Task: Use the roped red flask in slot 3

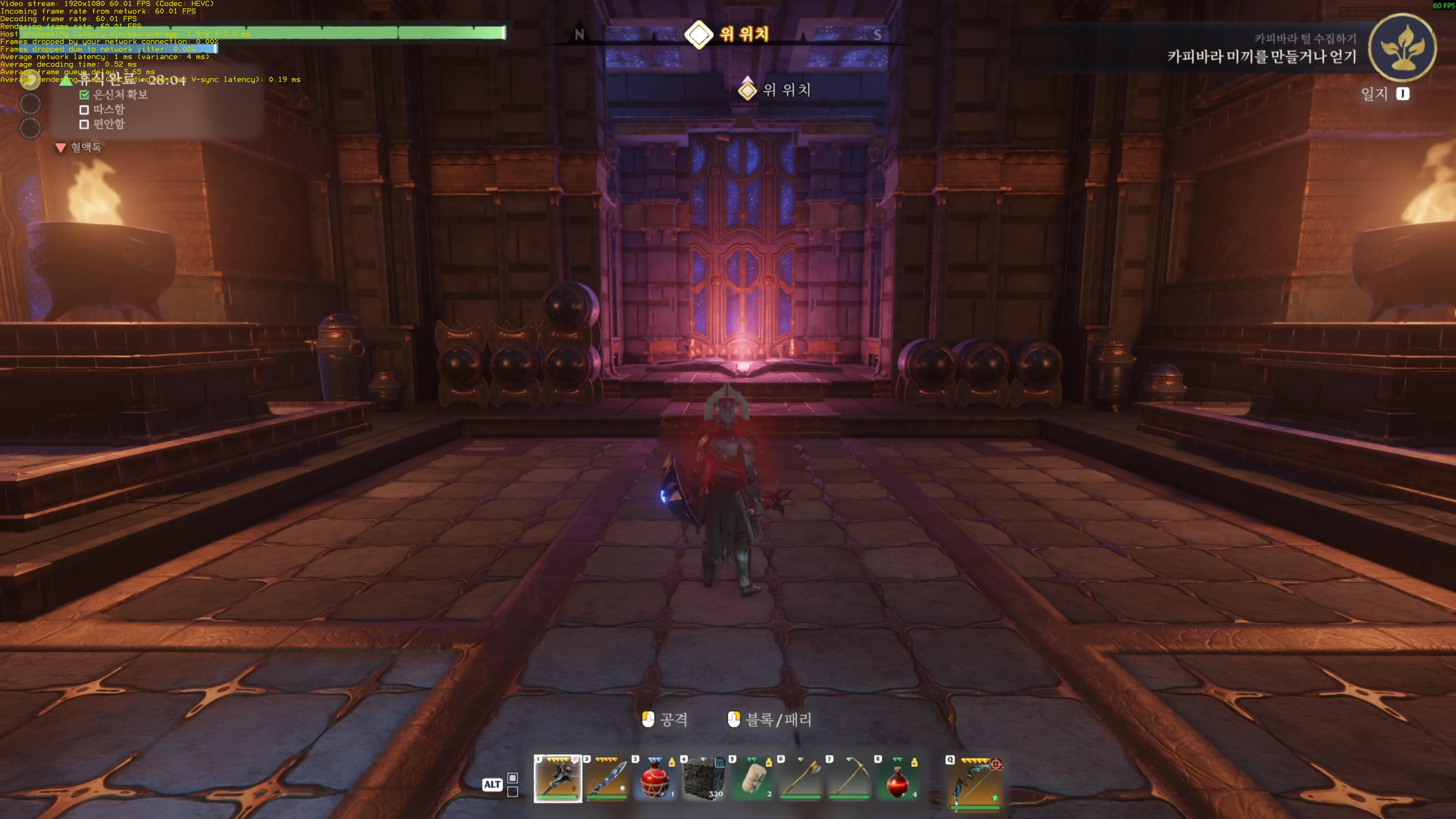Action: click(655, 779)
